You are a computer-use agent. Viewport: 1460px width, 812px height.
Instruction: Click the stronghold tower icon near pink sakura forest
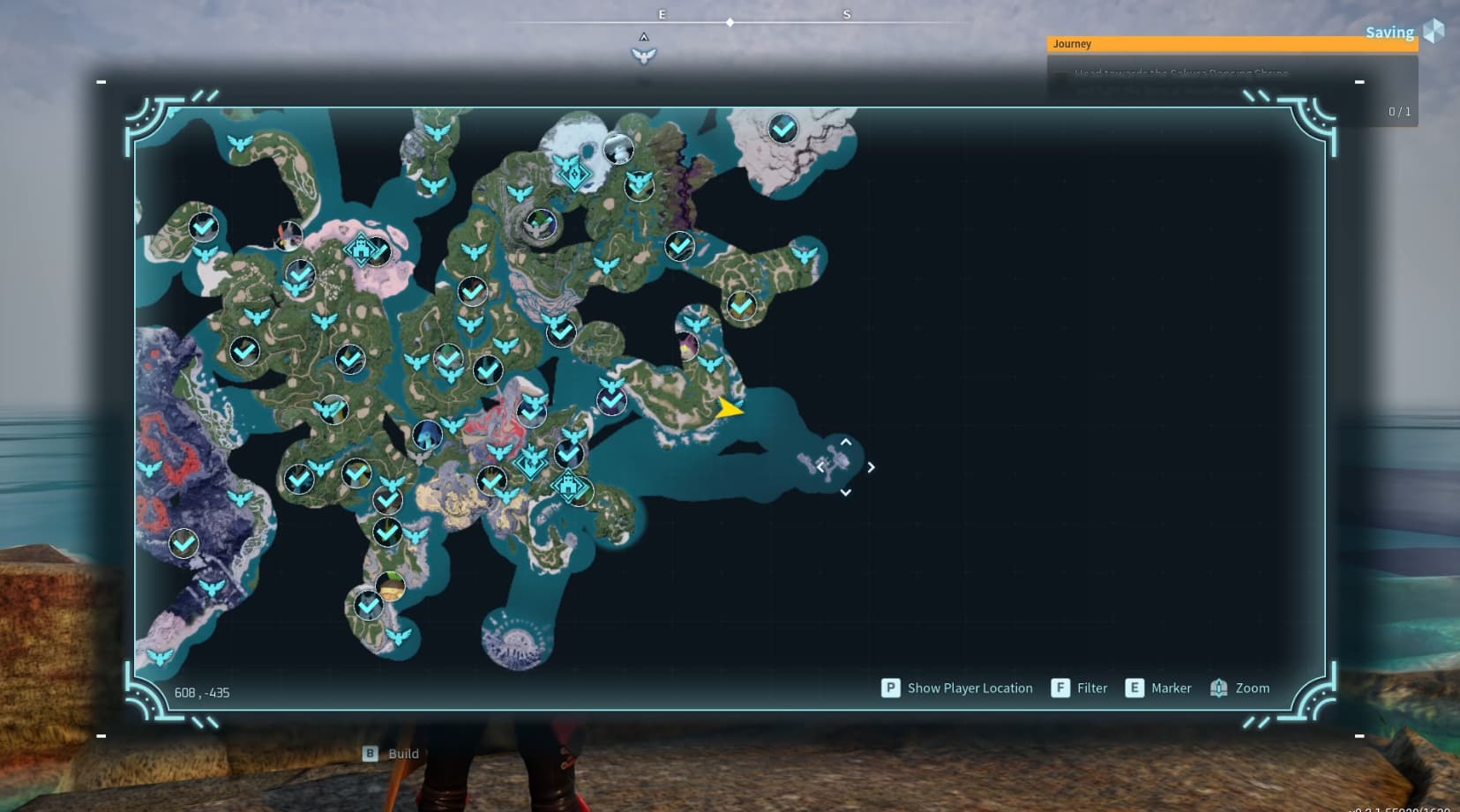(362, 249)
